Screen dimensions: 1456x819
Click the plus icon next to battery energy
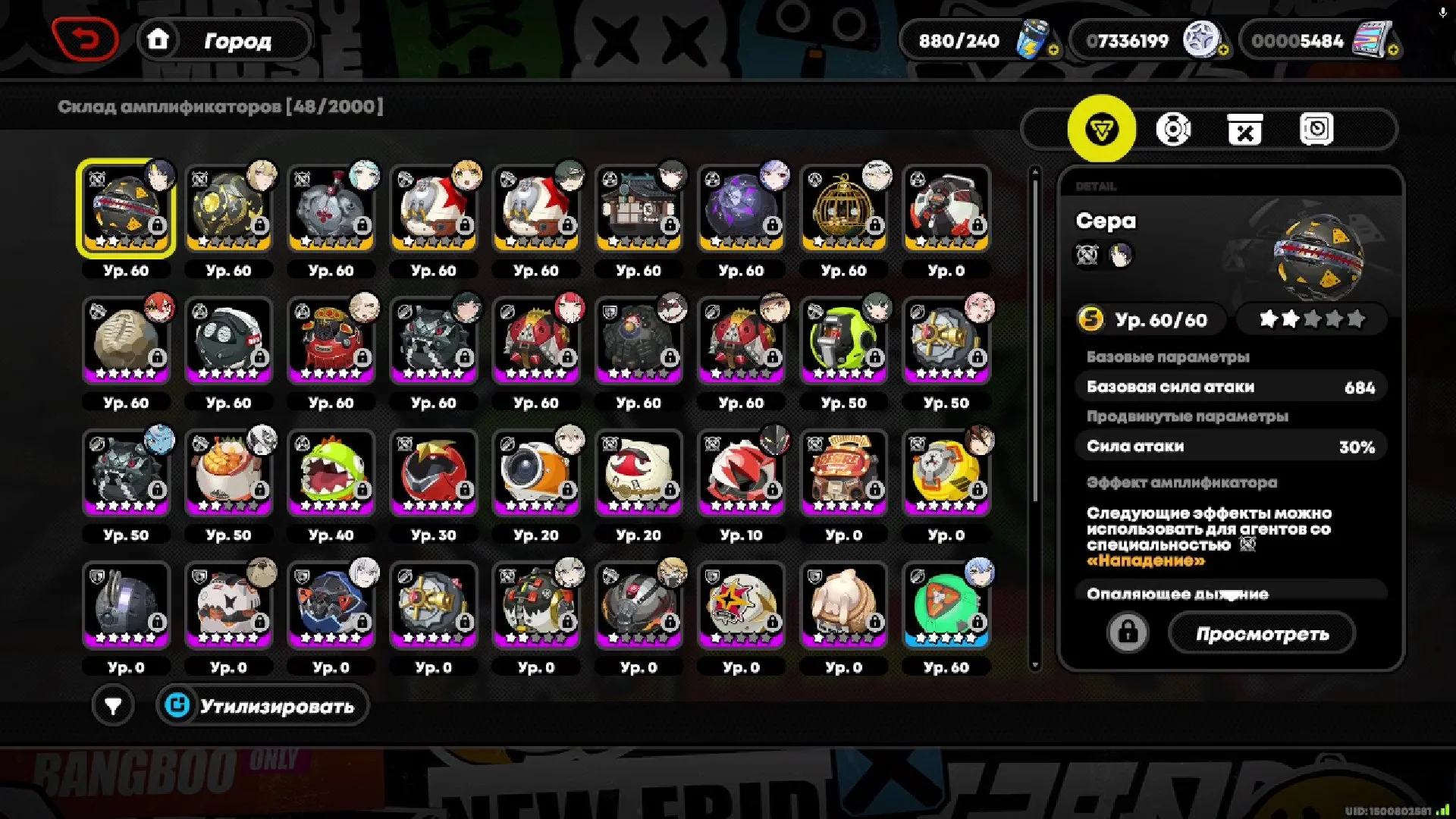pyautogui.click(x=1053, y=52)
